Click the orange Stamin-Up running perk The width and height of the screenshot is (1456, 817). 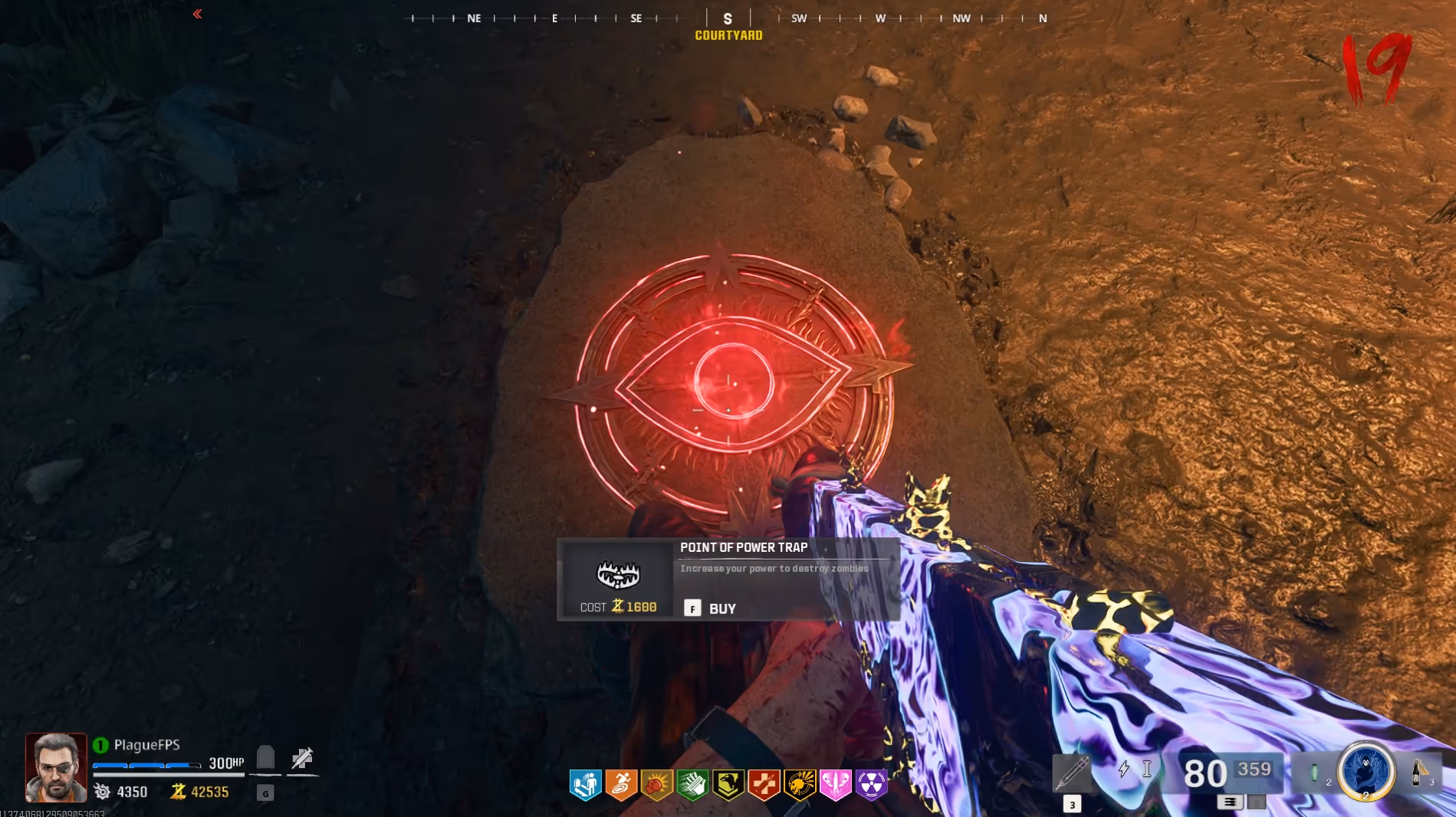coord(621,785)
